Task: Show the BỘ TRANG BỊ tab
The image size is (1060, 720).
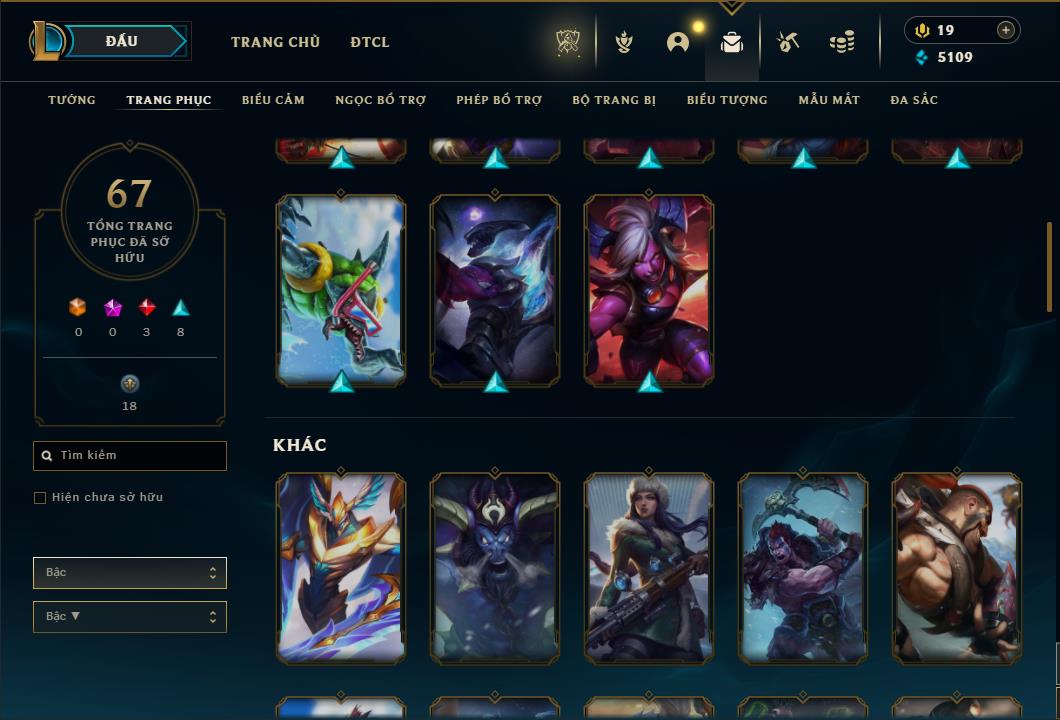Action: [x=614, y=100]
